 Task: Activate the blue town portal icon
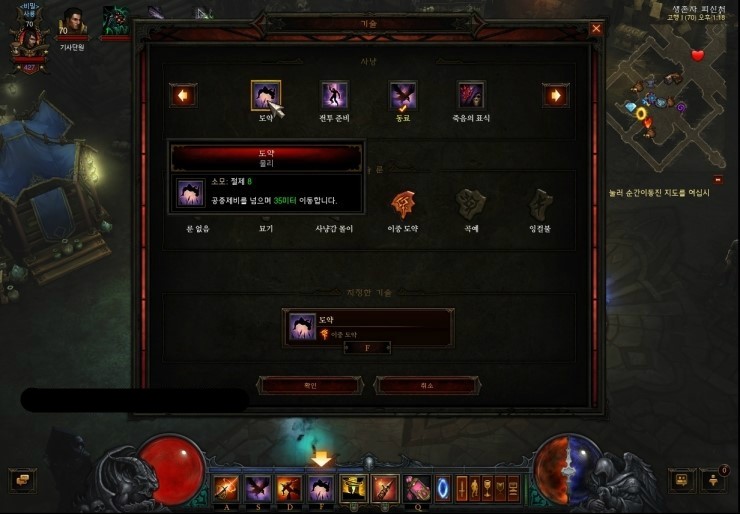point(442,488)
